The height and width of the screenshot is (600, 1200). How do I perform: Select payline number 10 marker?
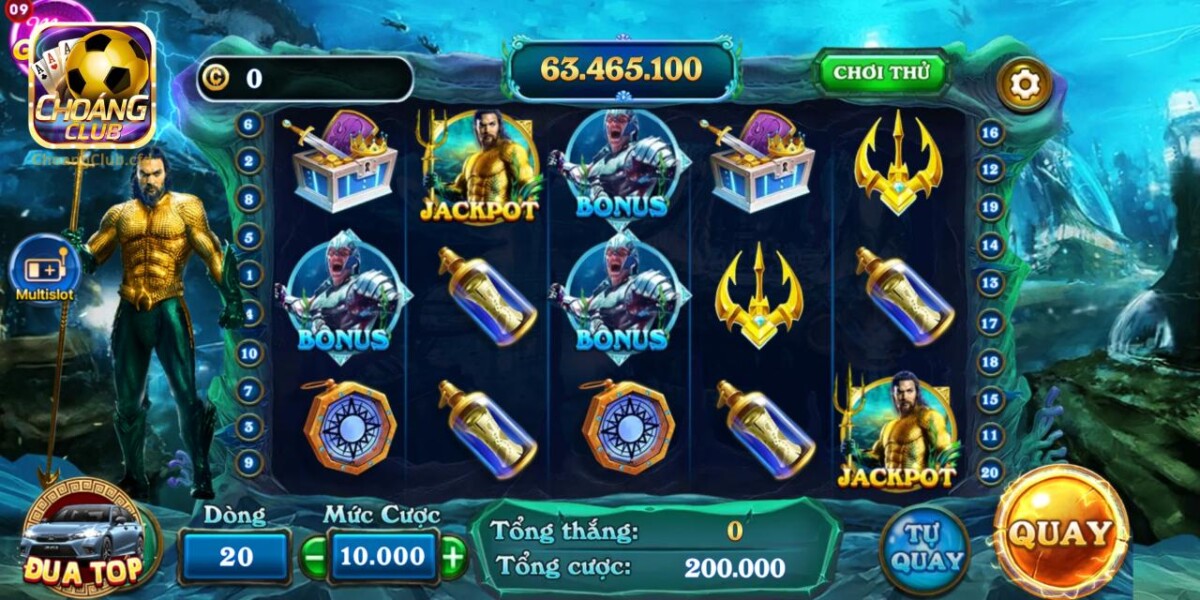[249, 352]
